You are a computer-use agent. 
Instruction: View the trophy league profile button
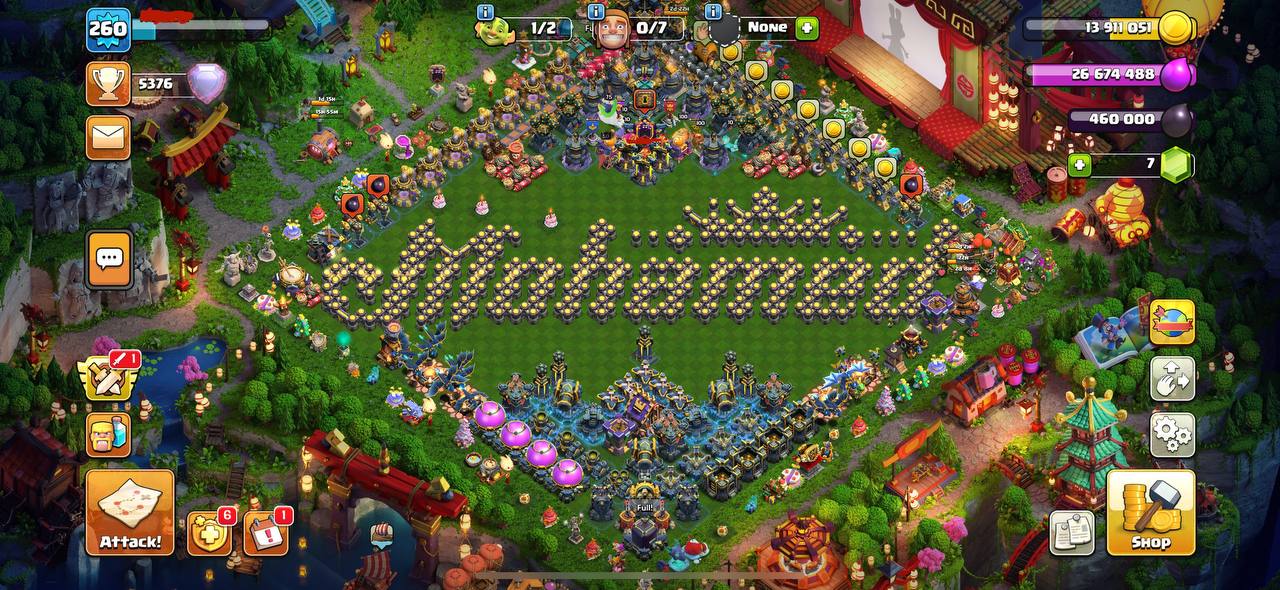[108, 84]
